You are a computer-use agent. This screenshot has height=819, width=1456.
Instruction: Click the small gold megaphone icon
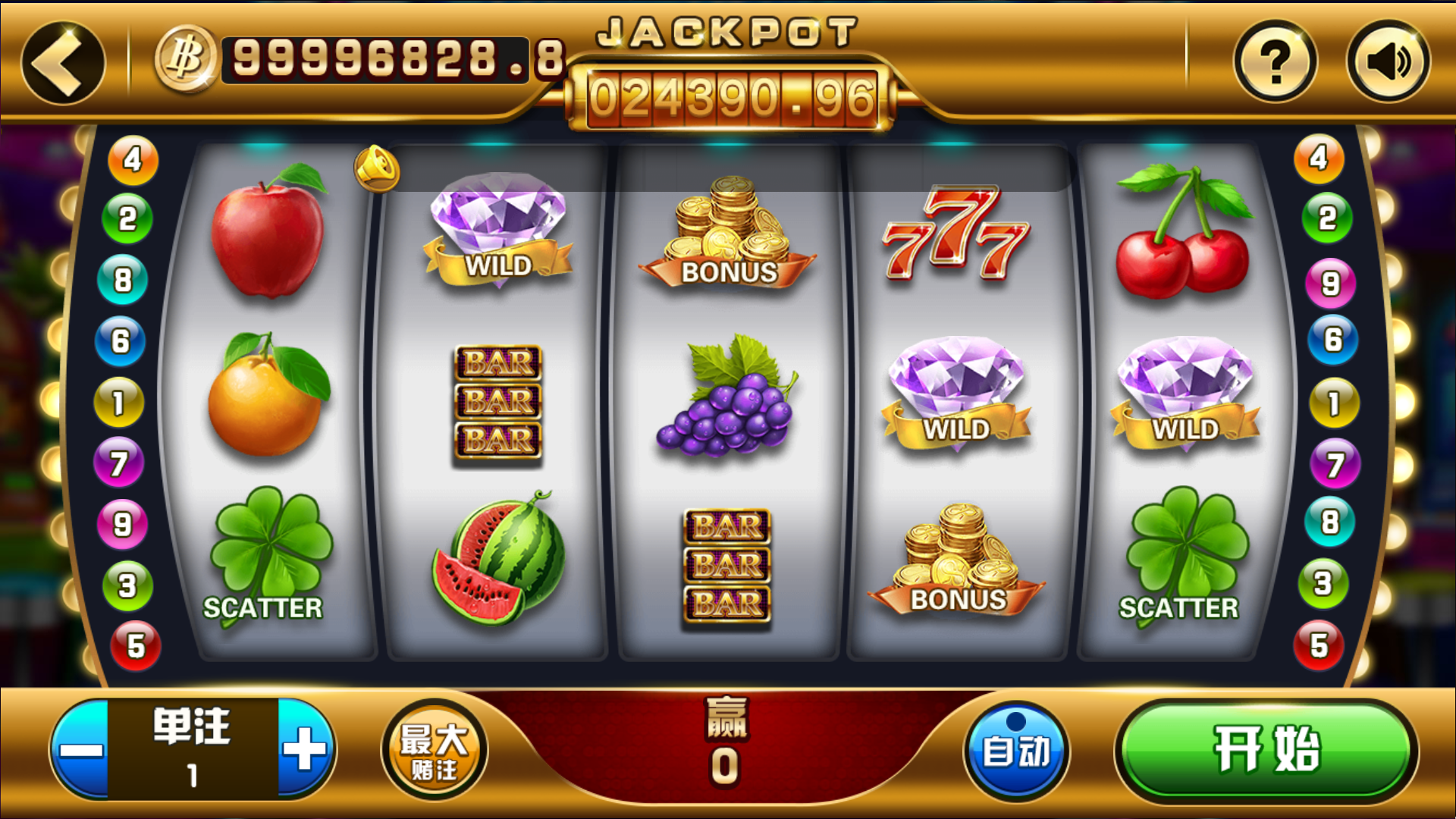pos(377,168)
